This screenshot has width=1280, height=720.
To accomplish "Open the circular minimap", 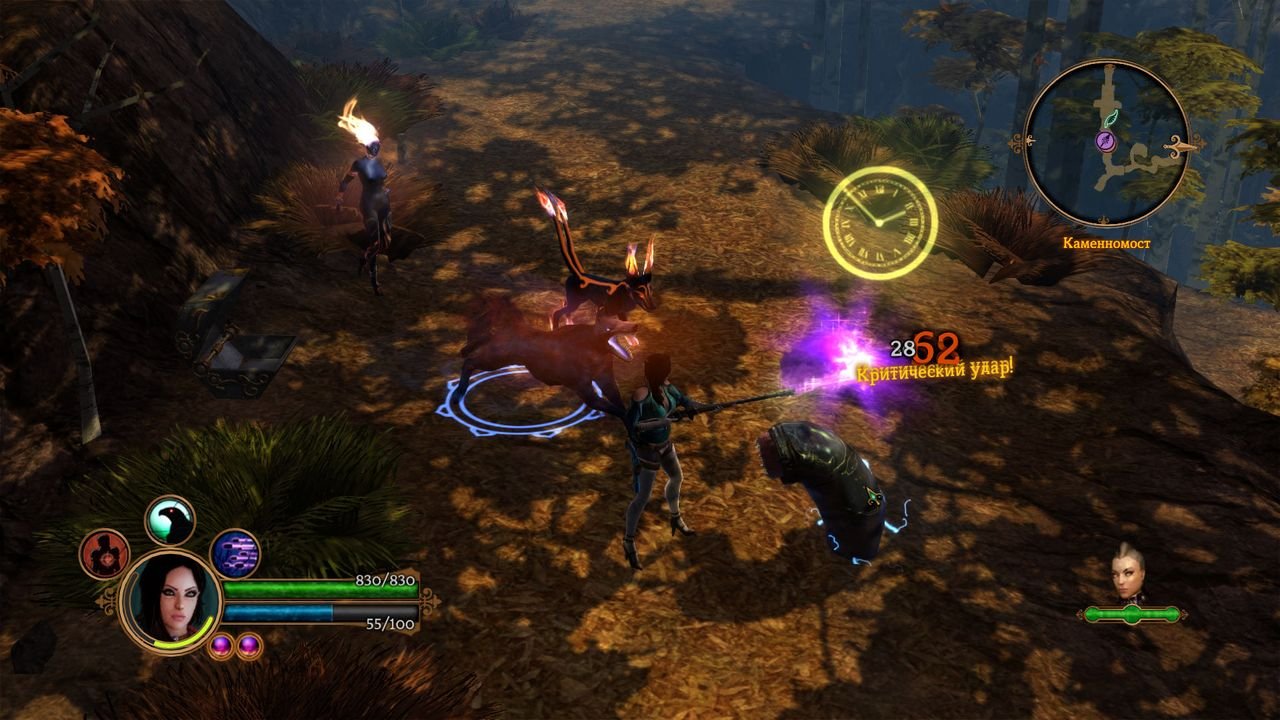I will 1107,143.
